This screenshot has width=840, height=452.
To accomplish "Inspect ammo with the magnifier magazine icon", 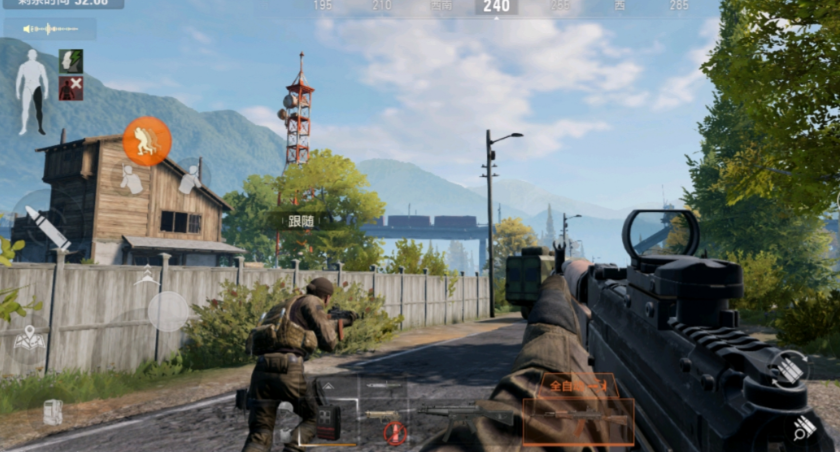I will pos(805,430).
